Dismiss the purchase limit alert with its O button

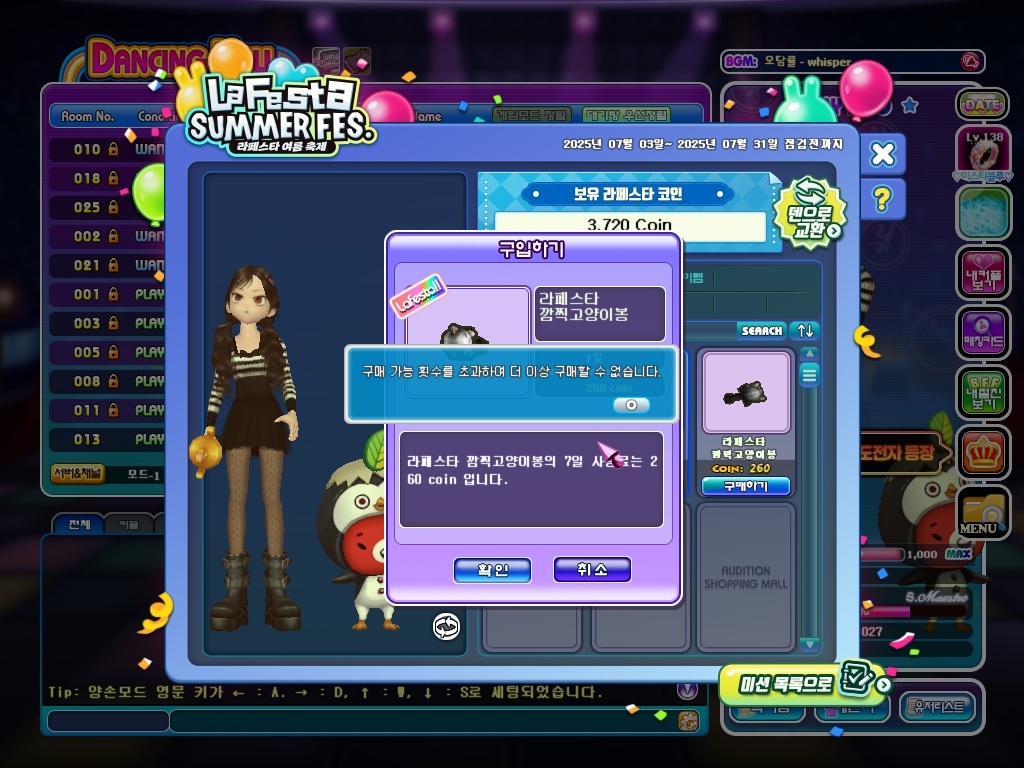point(631,405)
